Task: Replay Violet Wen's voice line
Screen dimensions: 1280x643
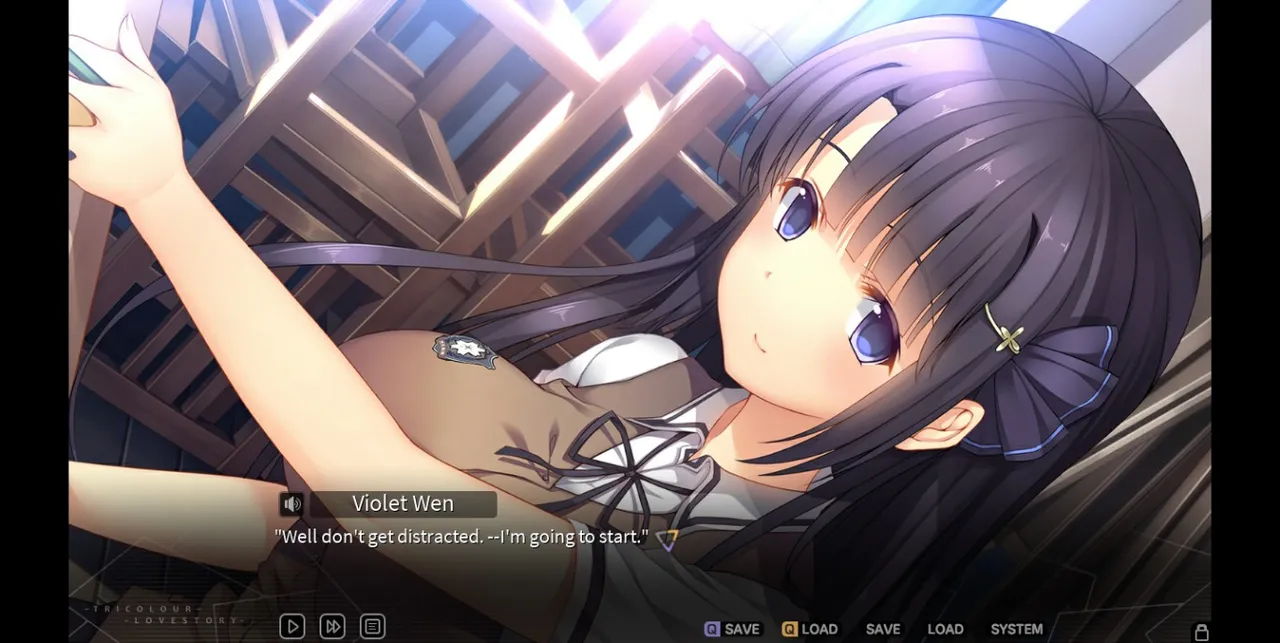Action: point(292,504)
